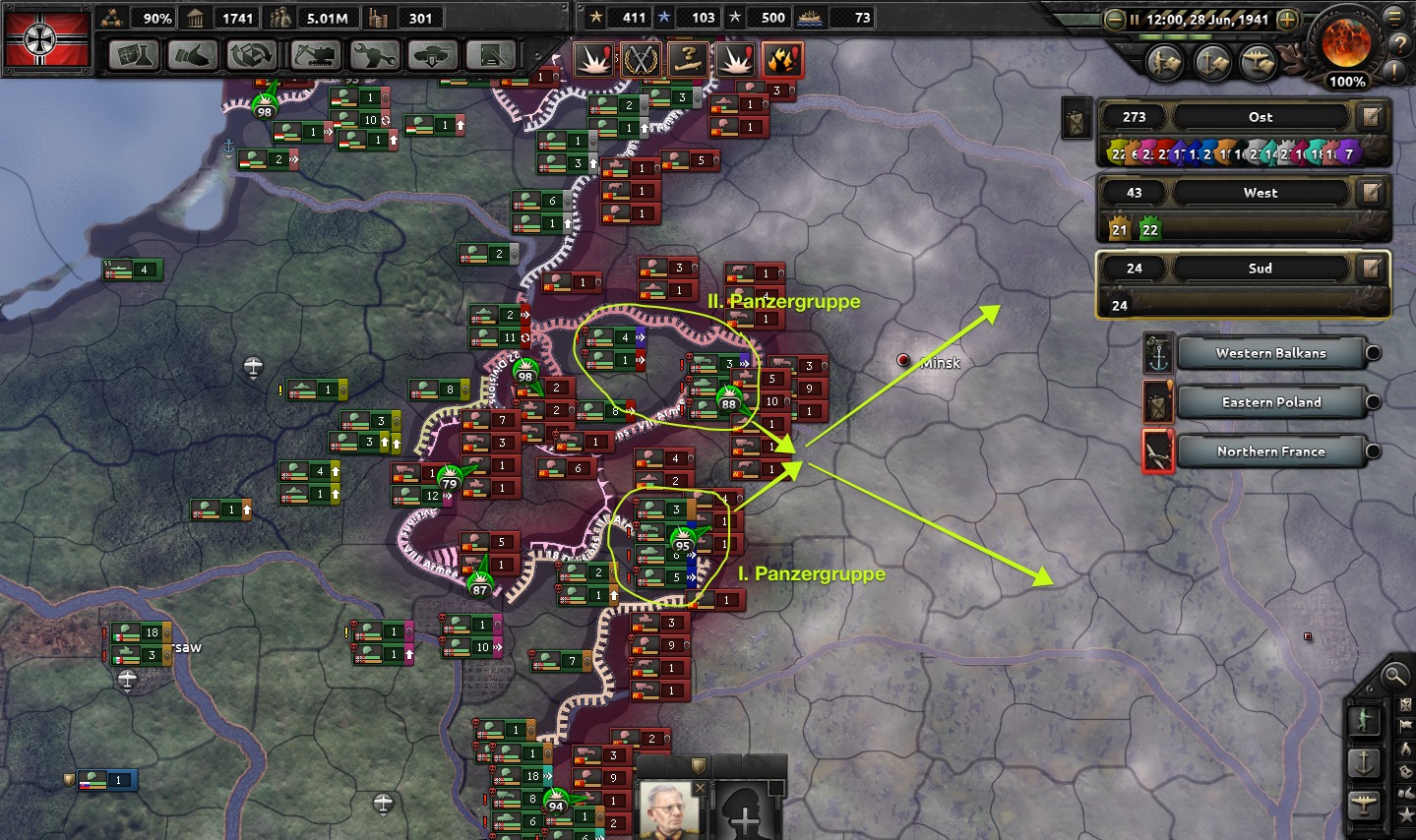Select the Ost army group
This screenshot has height=840, width=1416.
click(1261, 117)
